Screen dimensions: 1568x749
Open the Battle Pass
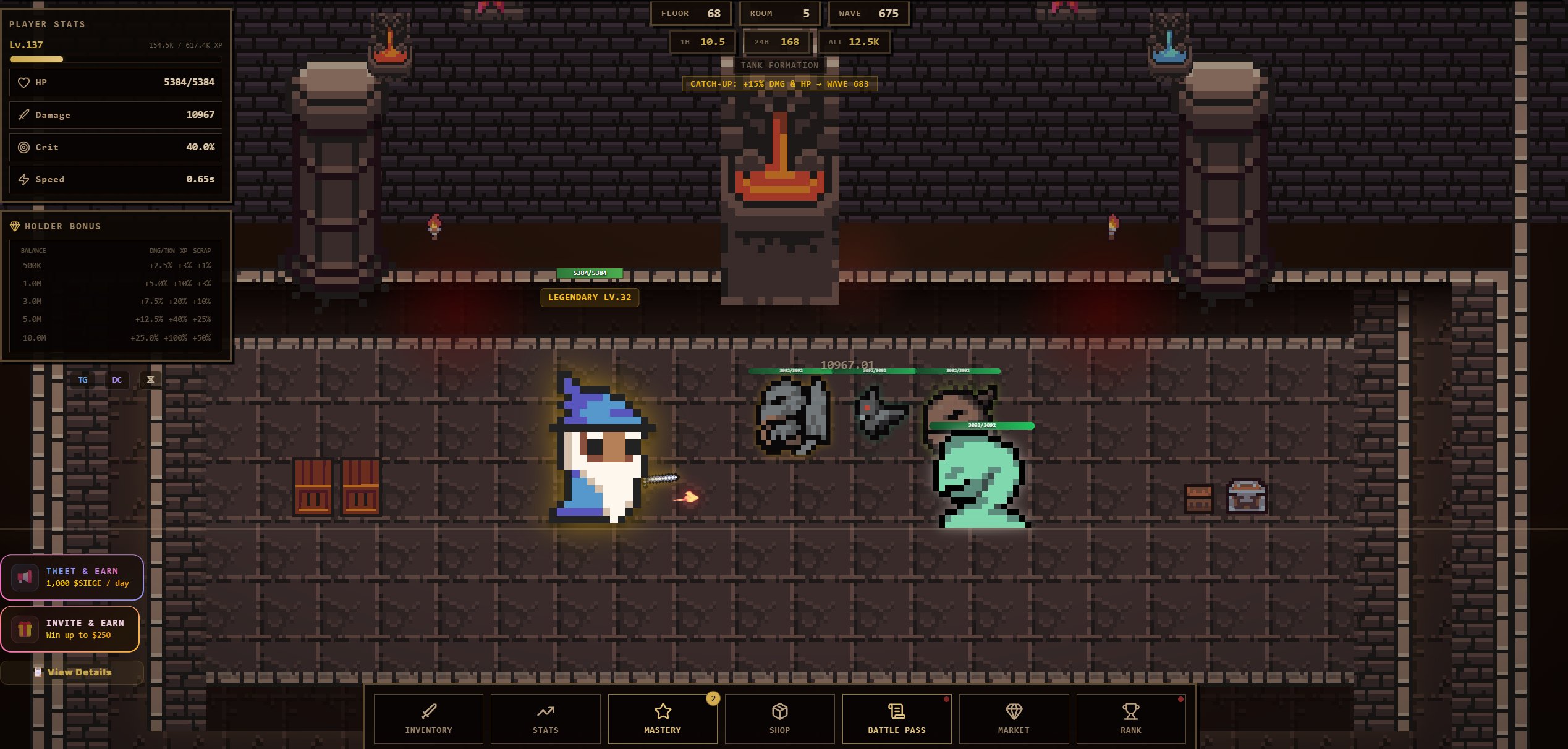pos(896,718)
